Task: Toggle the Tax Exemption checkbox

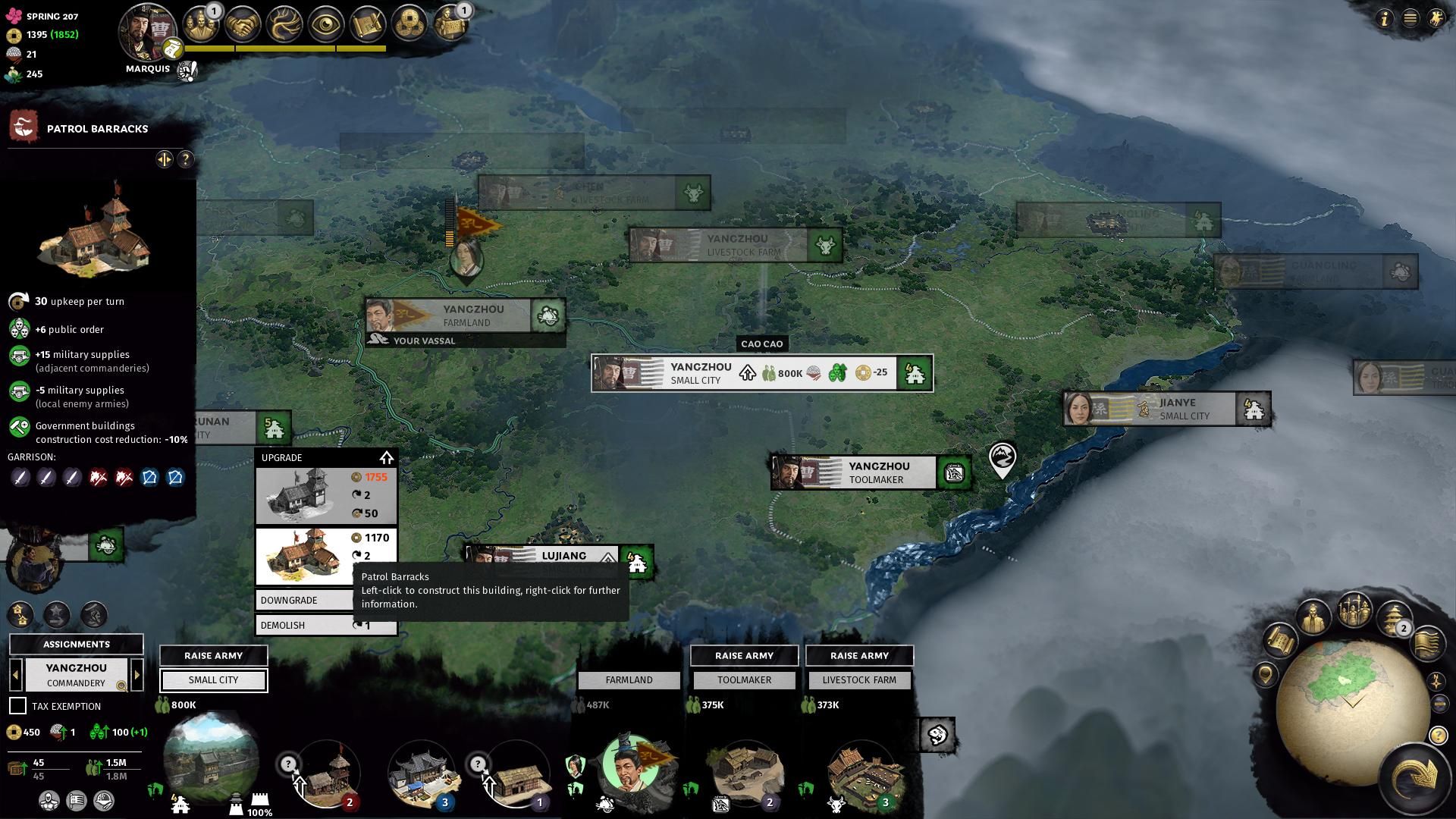Action: [17, 706]
